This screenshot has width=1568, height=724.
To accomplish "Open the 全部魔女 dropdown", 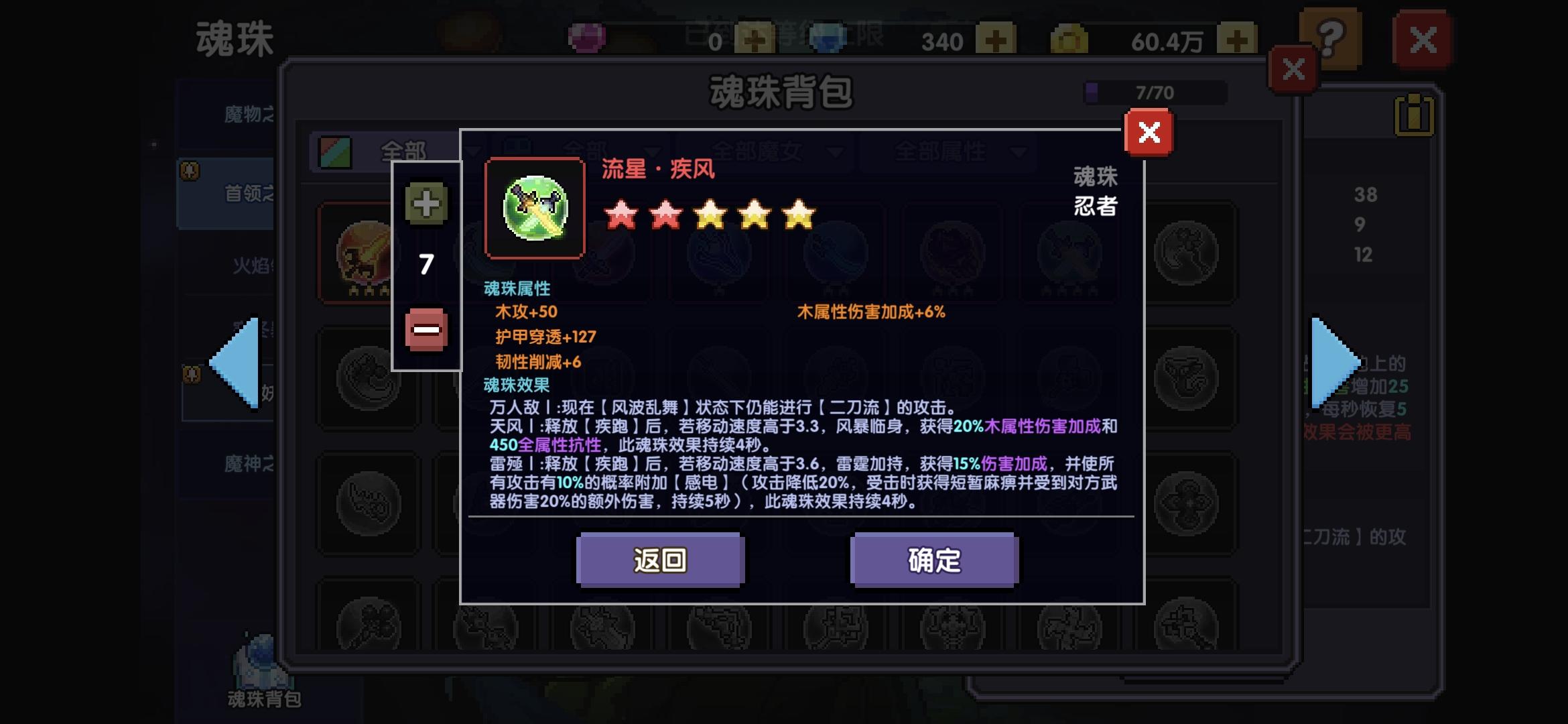I will (777, 153).
